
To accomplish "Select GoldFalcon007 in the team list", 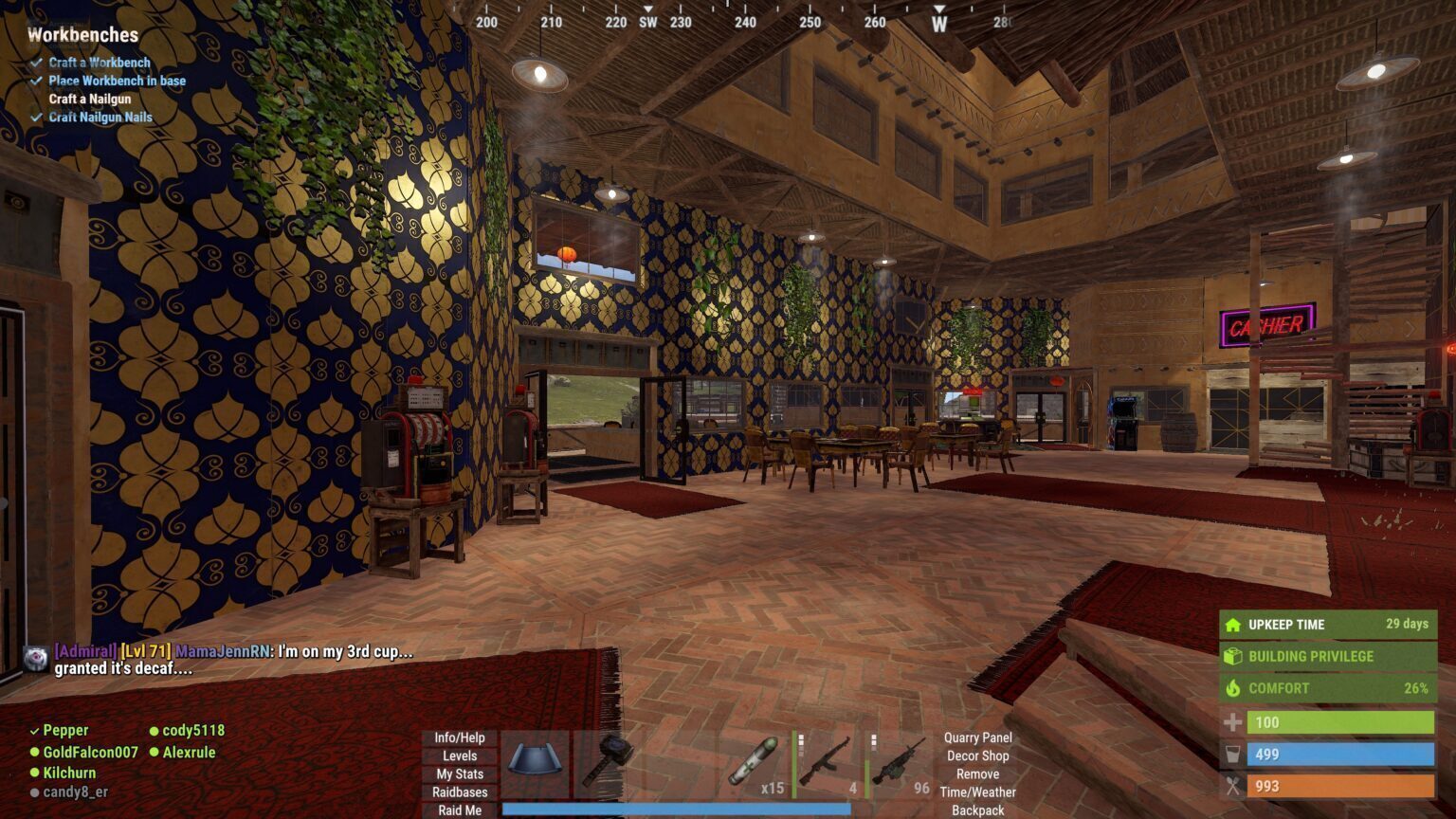I will (90, 752).
